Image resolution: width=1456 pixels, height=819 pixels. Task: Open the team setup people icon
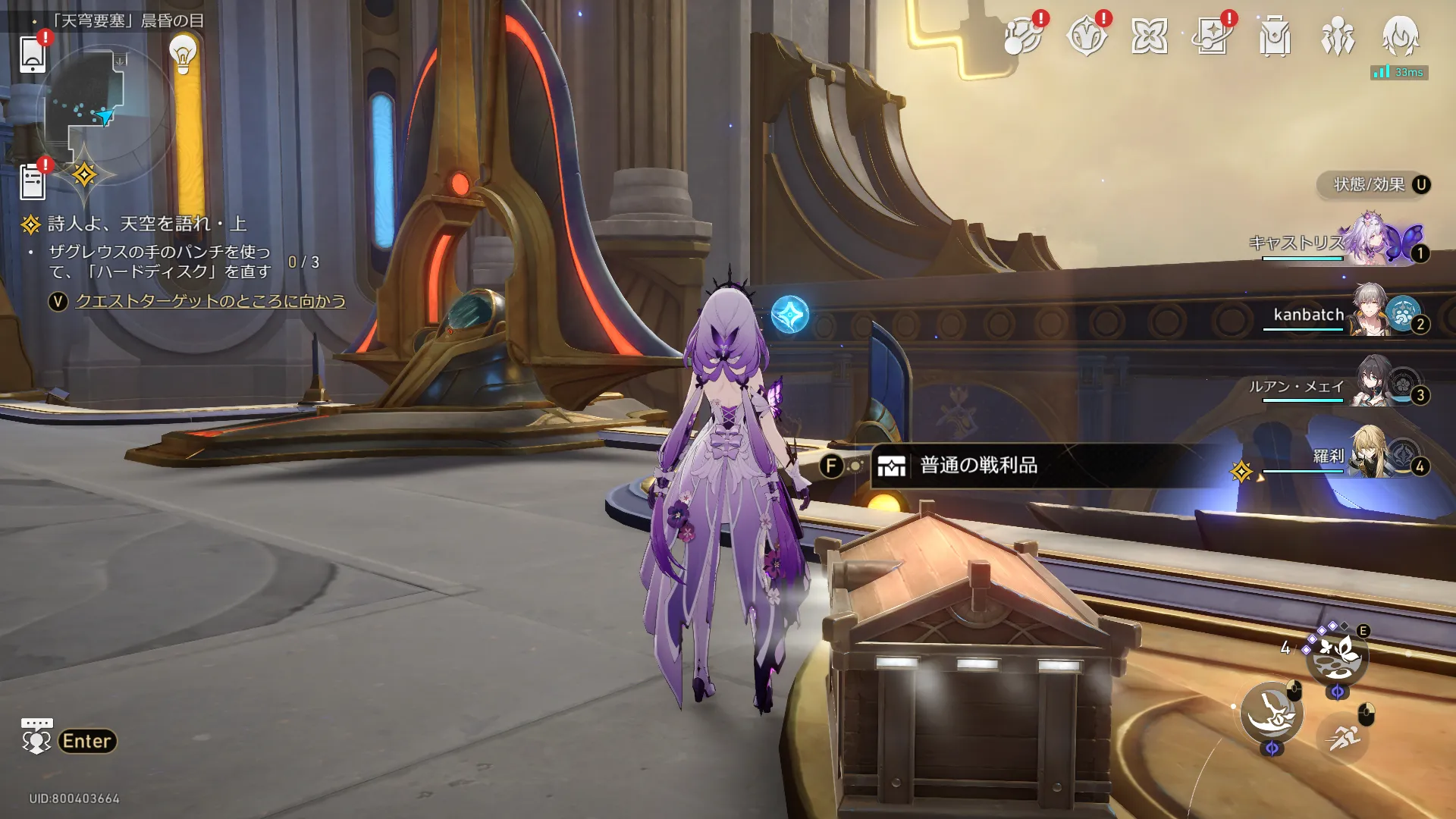coord(1337,36)
